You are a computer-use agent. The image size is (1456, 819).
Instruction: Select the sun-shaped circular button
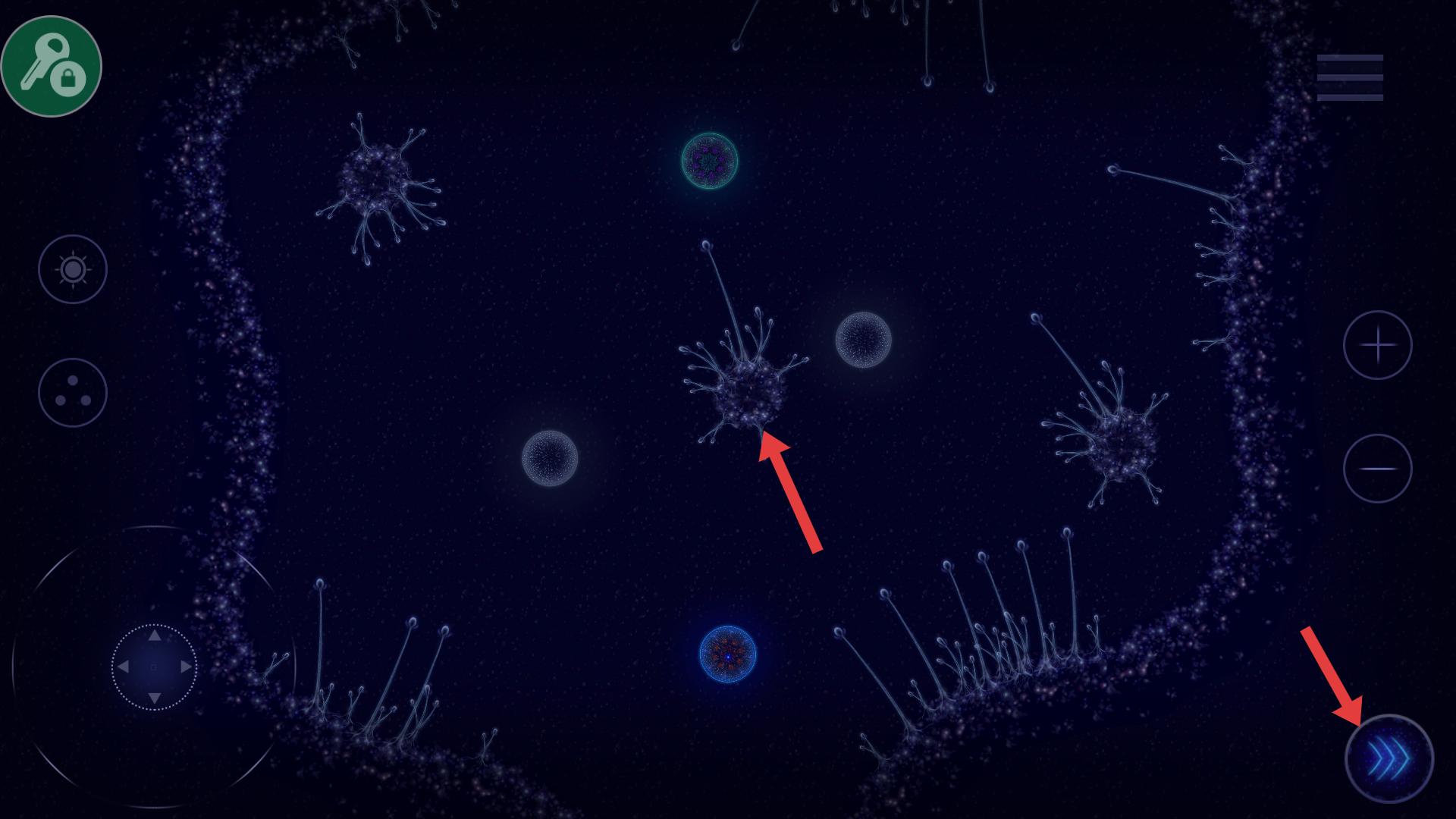pos(73,269)
